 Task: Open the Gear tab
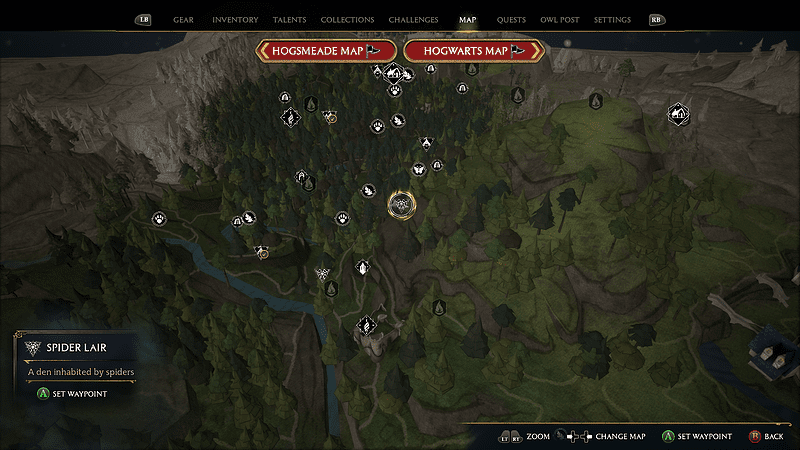pyautogui.click(x=183, y=20)
